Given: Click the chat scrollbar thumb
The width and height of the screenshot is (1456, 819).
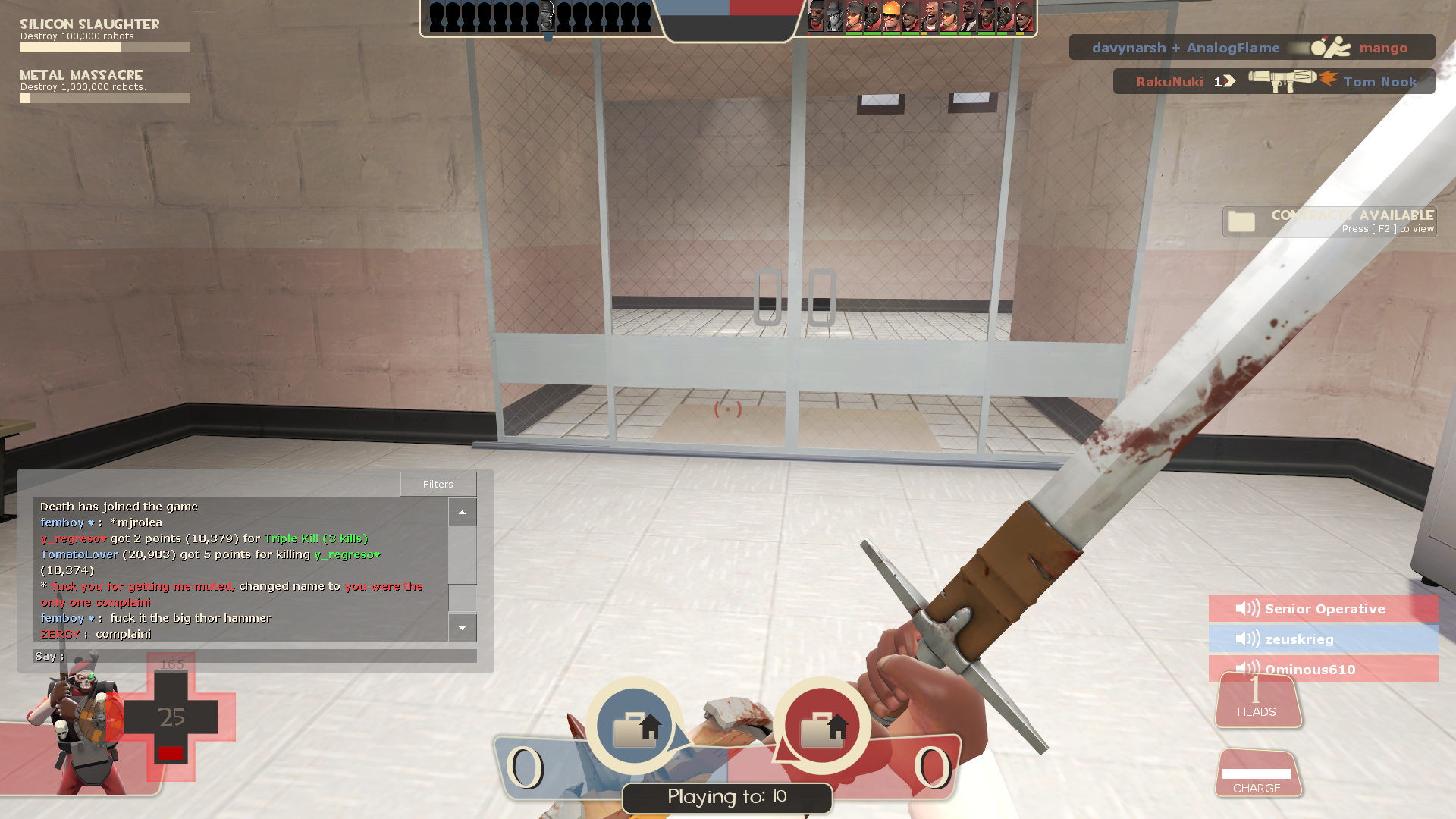Looking at the screenshot, I should [462, 598].
